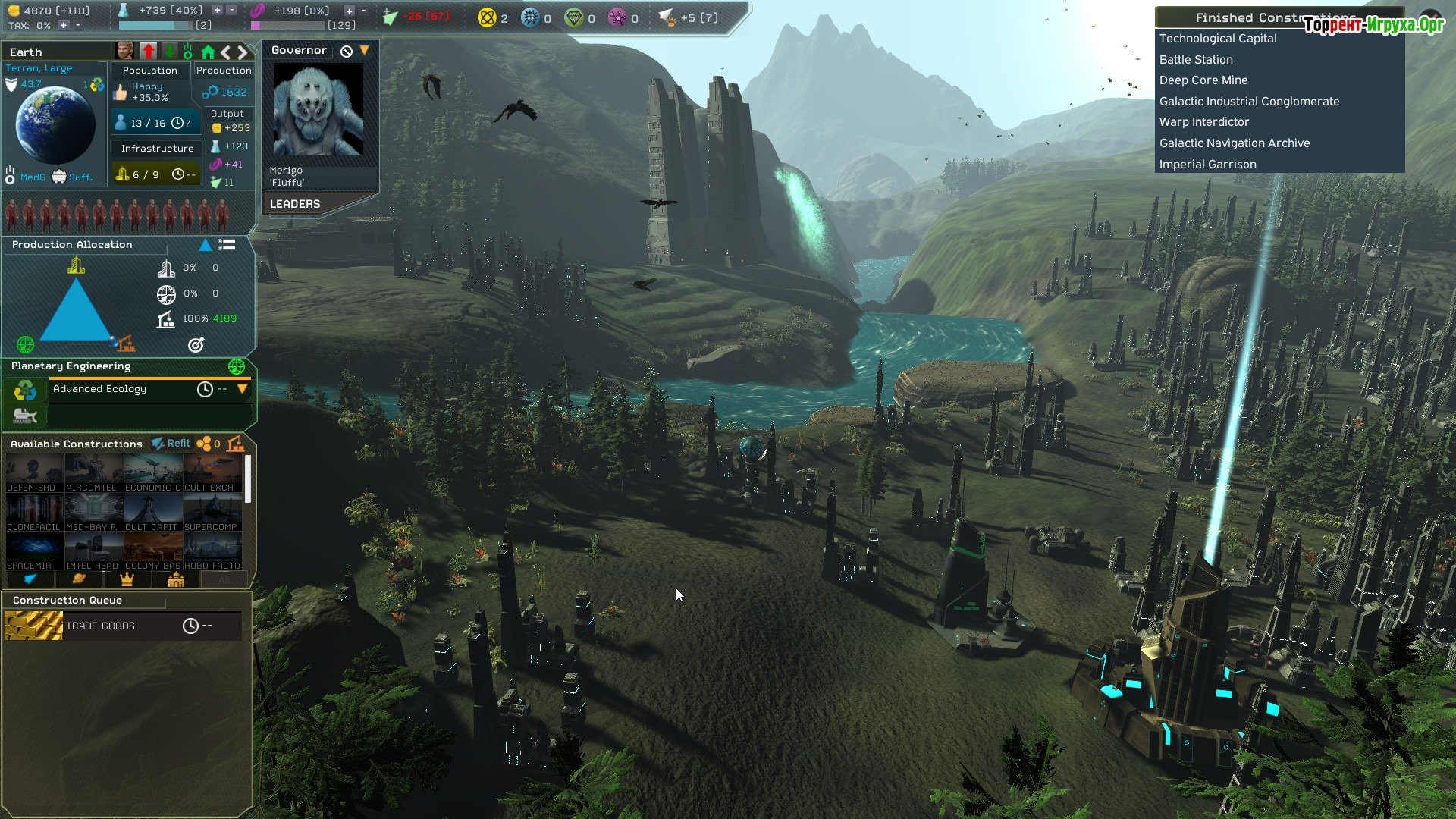Choose Imperial Garrison in finished constructions
This screenshot has width=1456, height=819.
coord(1207,165)
